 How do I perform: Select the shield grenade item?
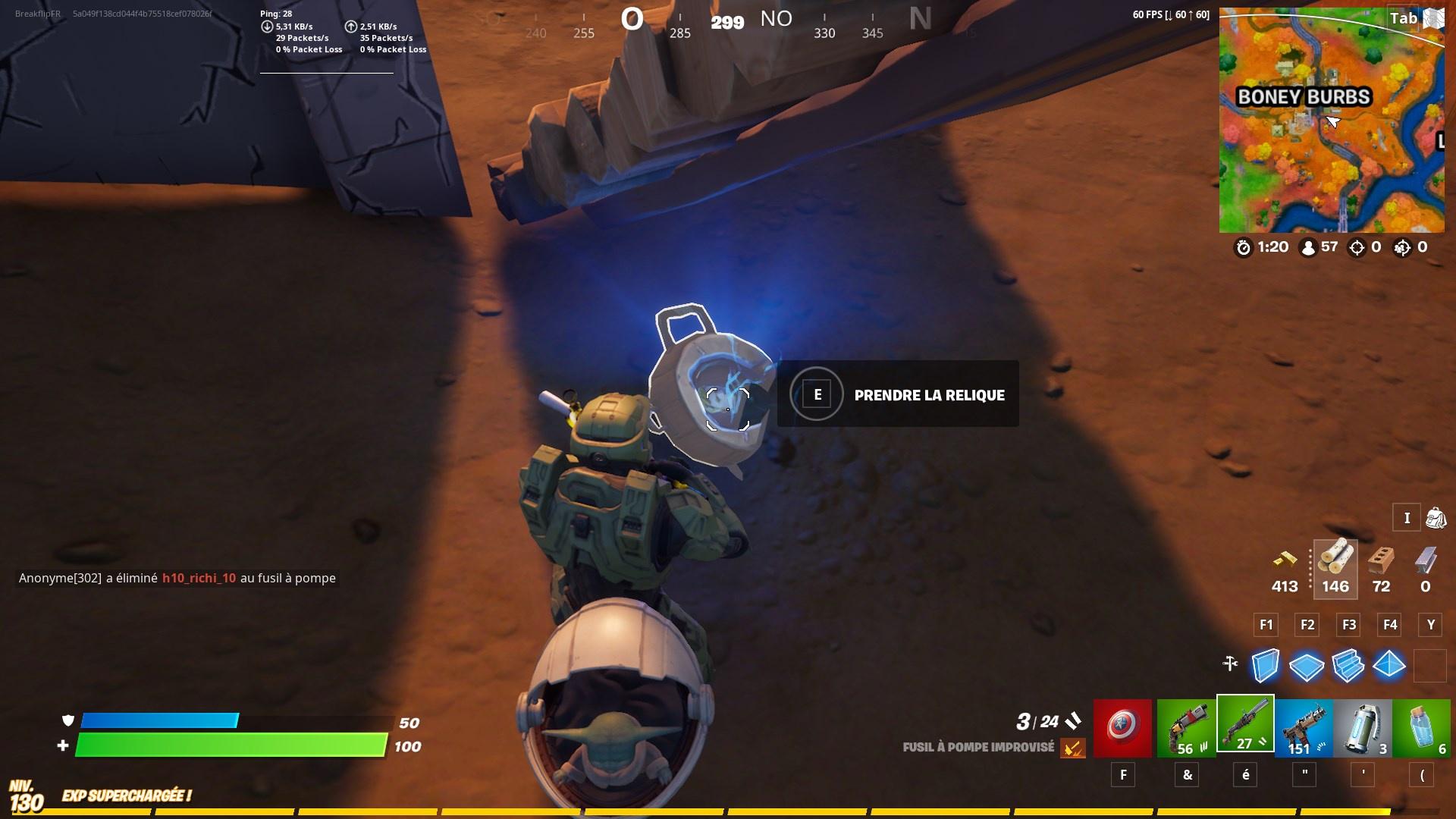point(1363,729)
